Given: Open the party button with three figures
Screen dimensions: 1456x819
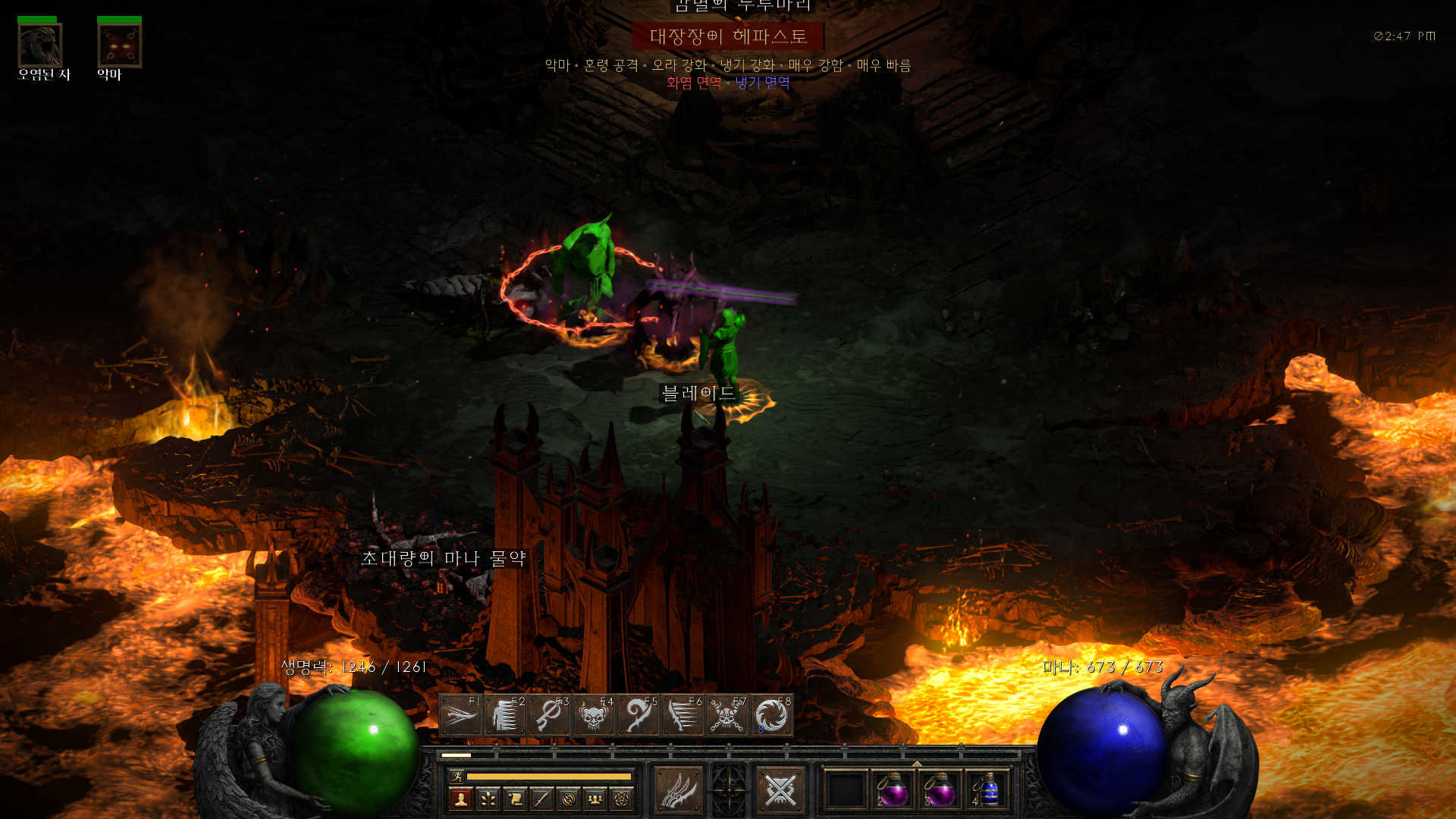Looking at the screenshot, I should click(595, 799).
